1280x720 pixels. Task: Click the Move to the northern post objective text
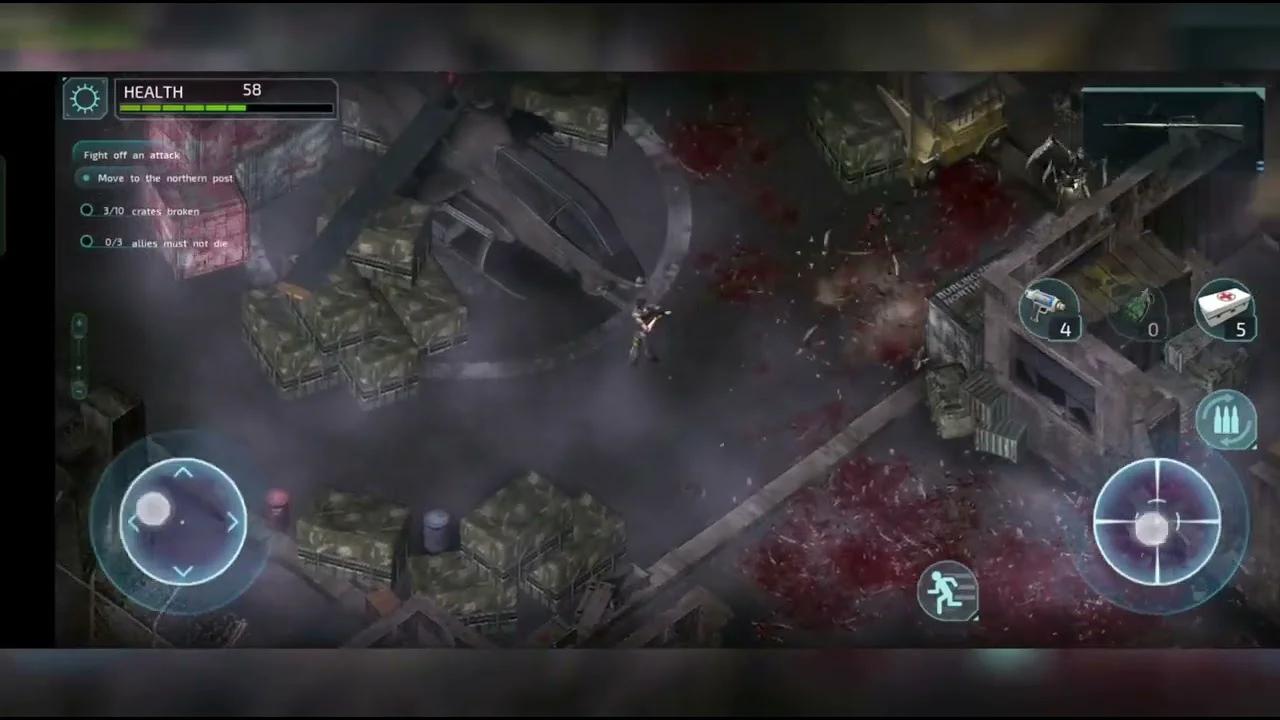tap(165, 178)
